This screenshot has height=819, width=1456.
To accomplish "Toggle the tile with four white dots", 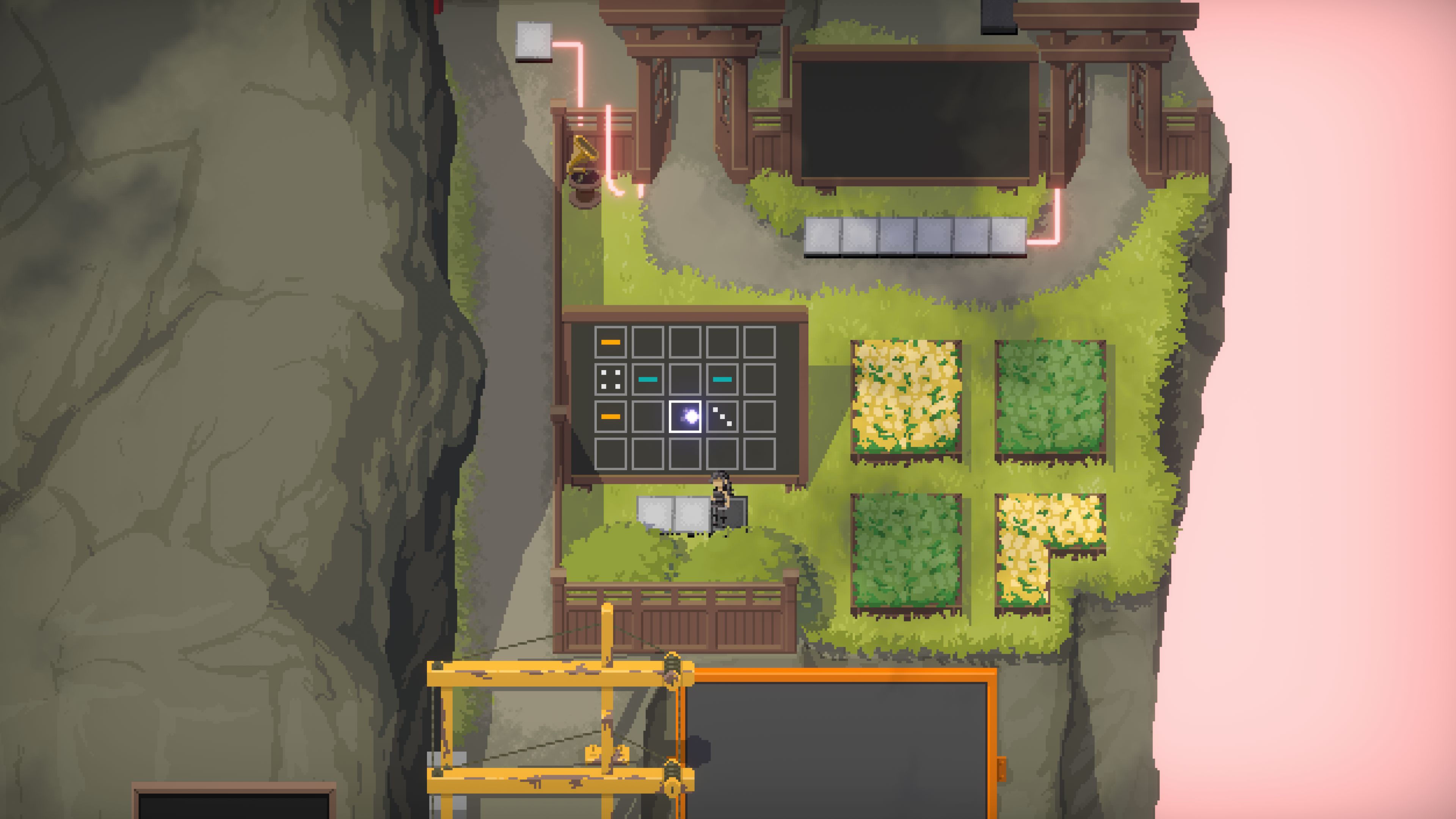I will click(x=610, y=379).
